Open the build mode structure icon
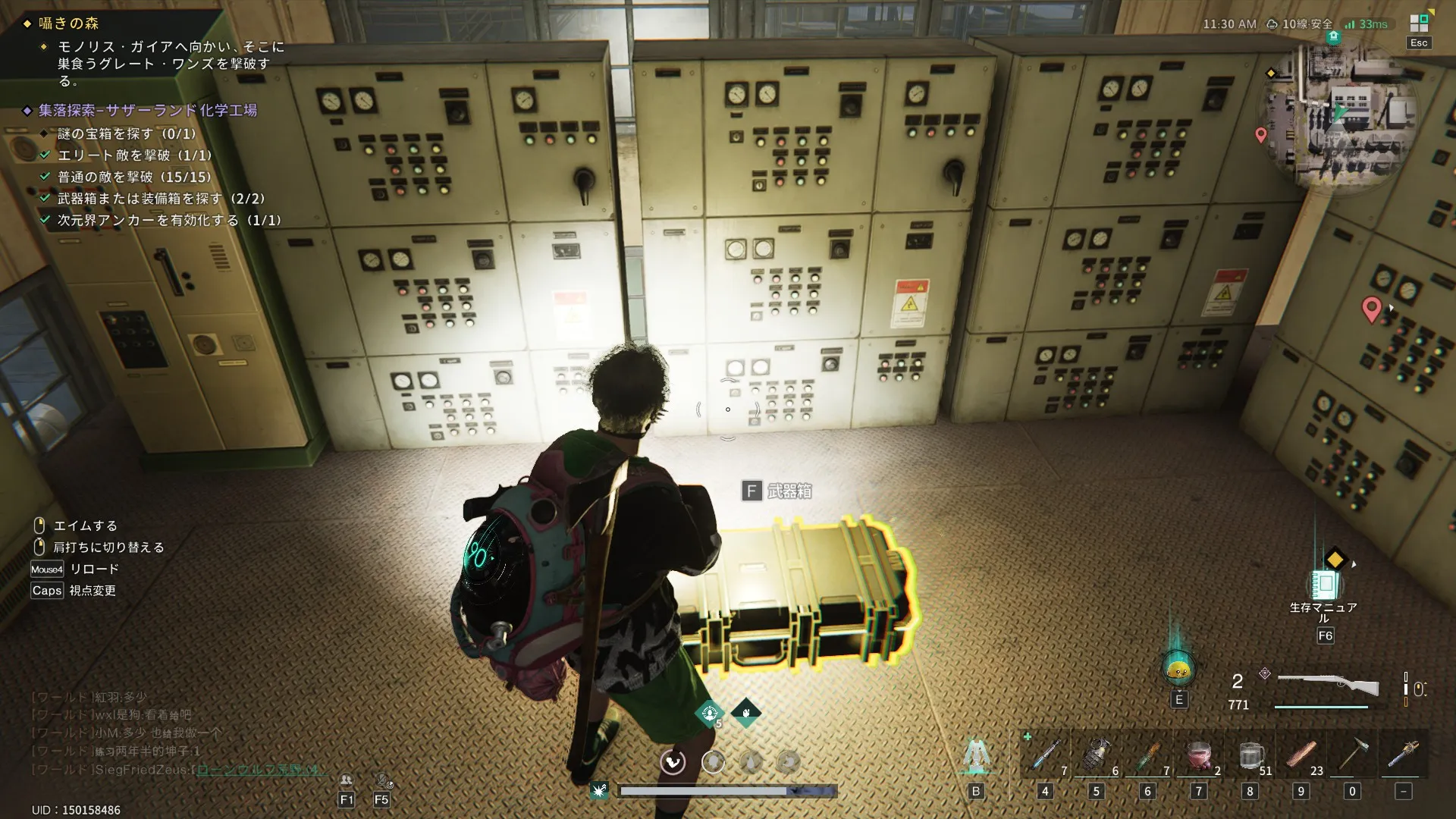Viewport: 1456px width, 819px height. 976,755
